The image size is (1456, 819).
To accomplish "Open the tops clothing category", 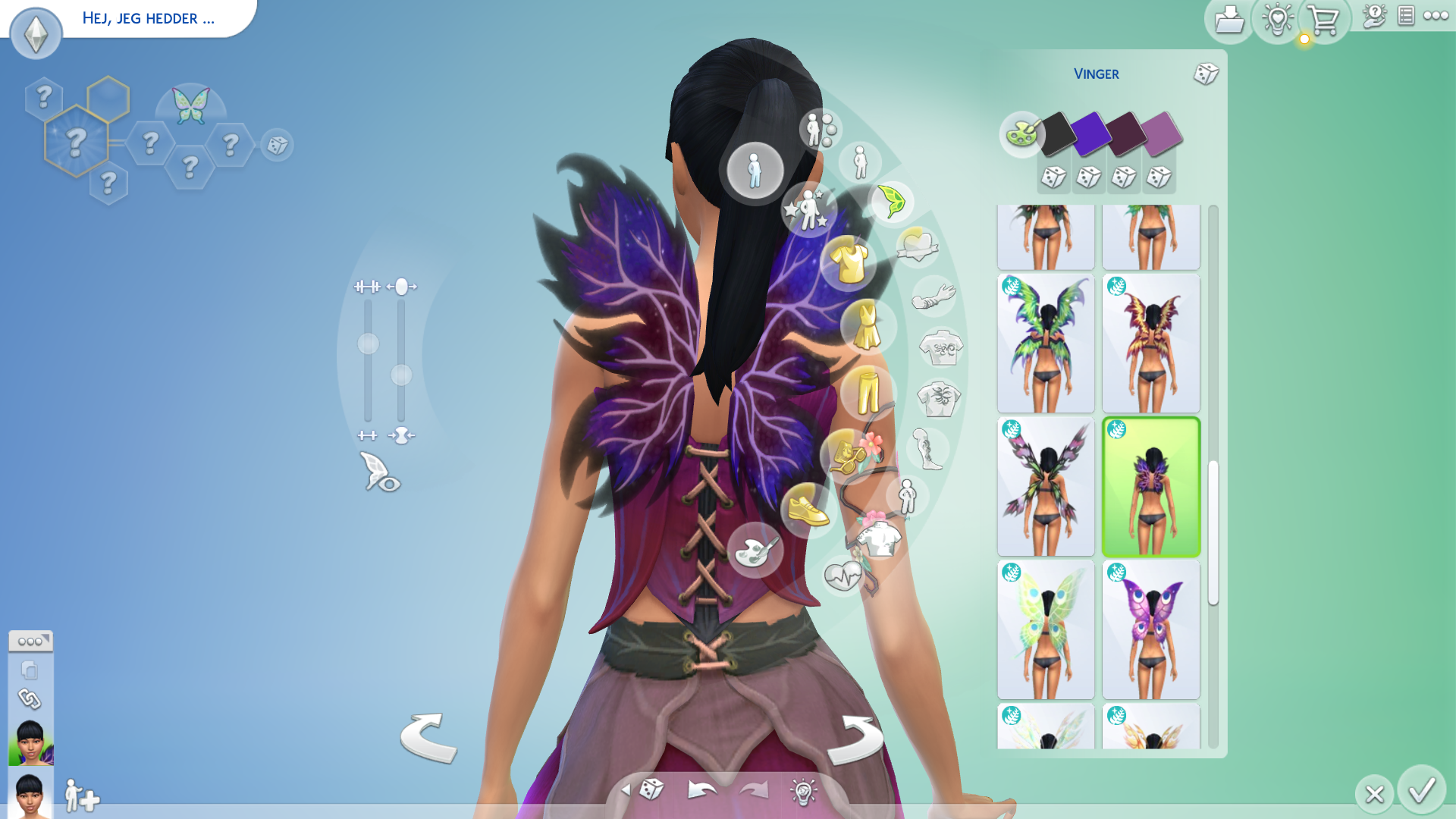I will pos(849,262).
